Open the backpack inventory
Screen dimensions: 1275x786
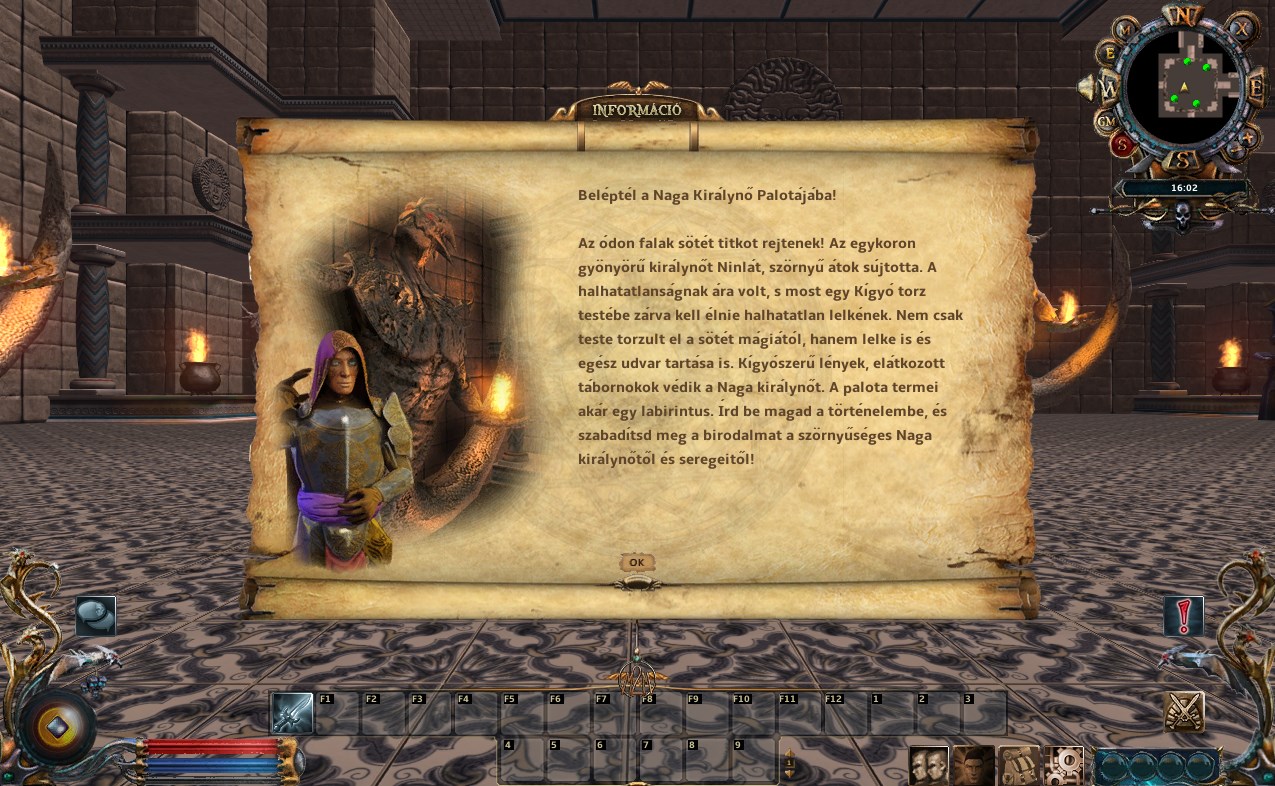point(1019,765)
